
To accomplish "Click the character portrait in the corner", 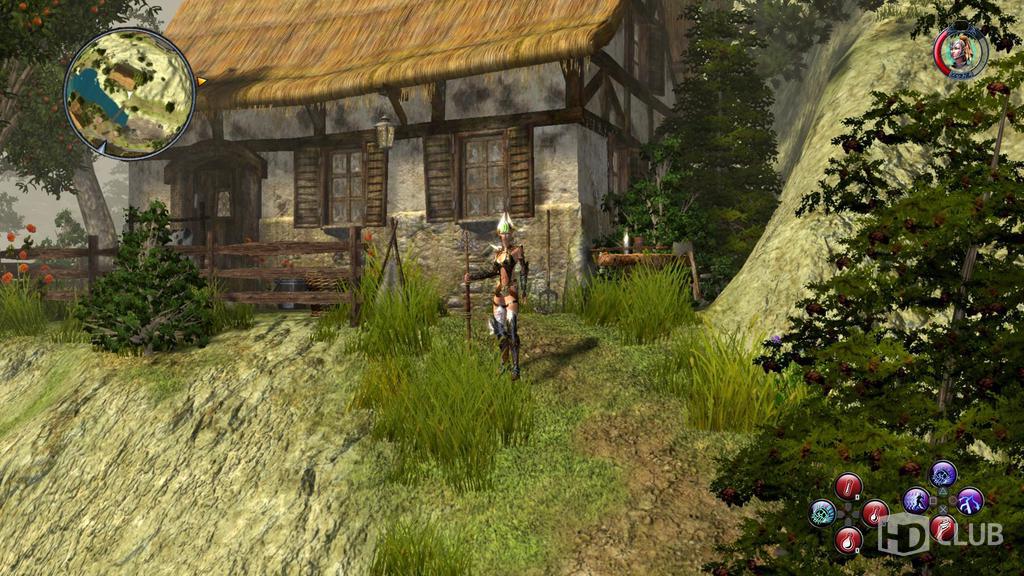I will [x=960, y=50].
